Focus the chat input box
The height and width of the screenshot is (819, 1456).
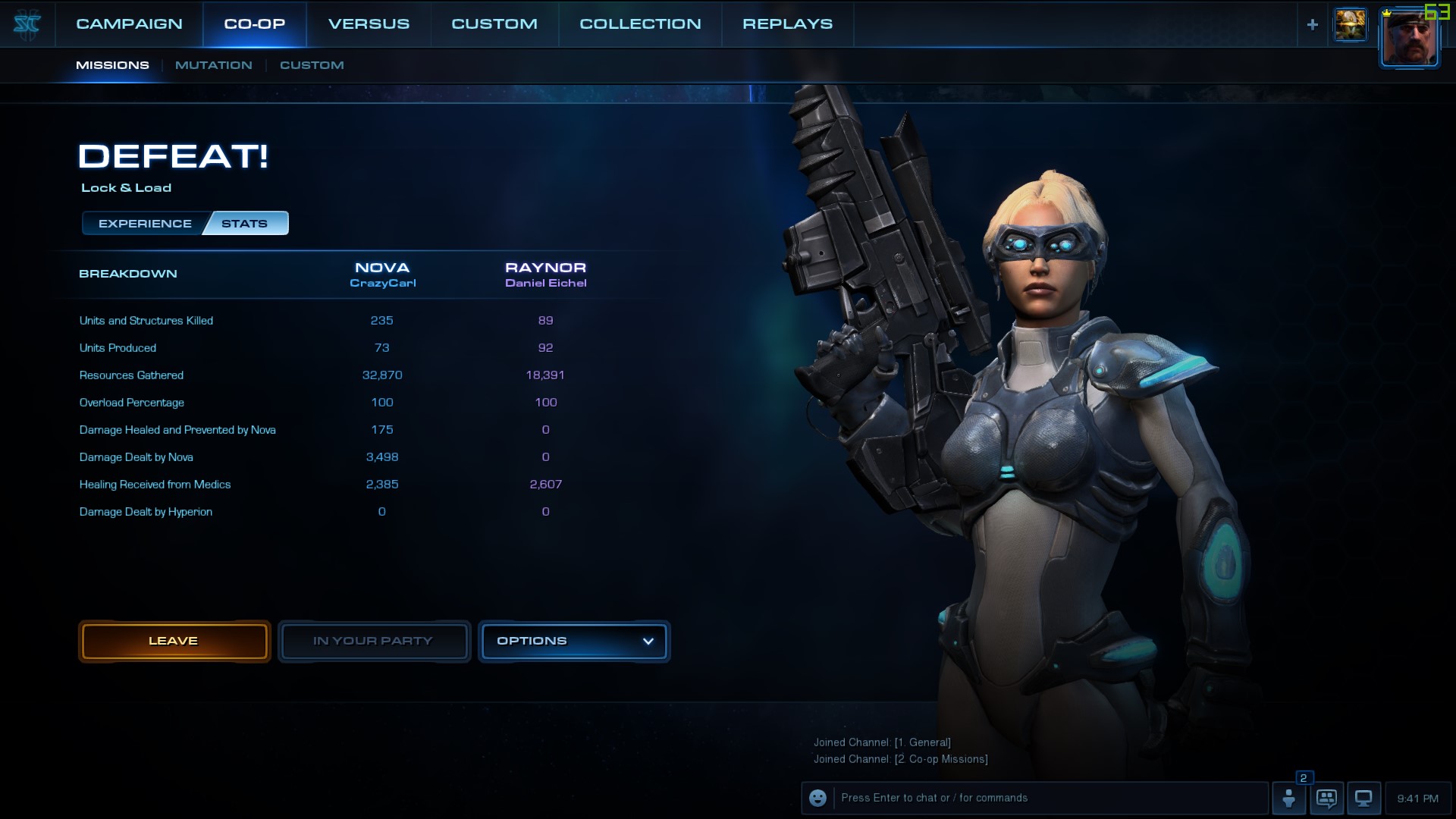click(x=1050, y=799)
